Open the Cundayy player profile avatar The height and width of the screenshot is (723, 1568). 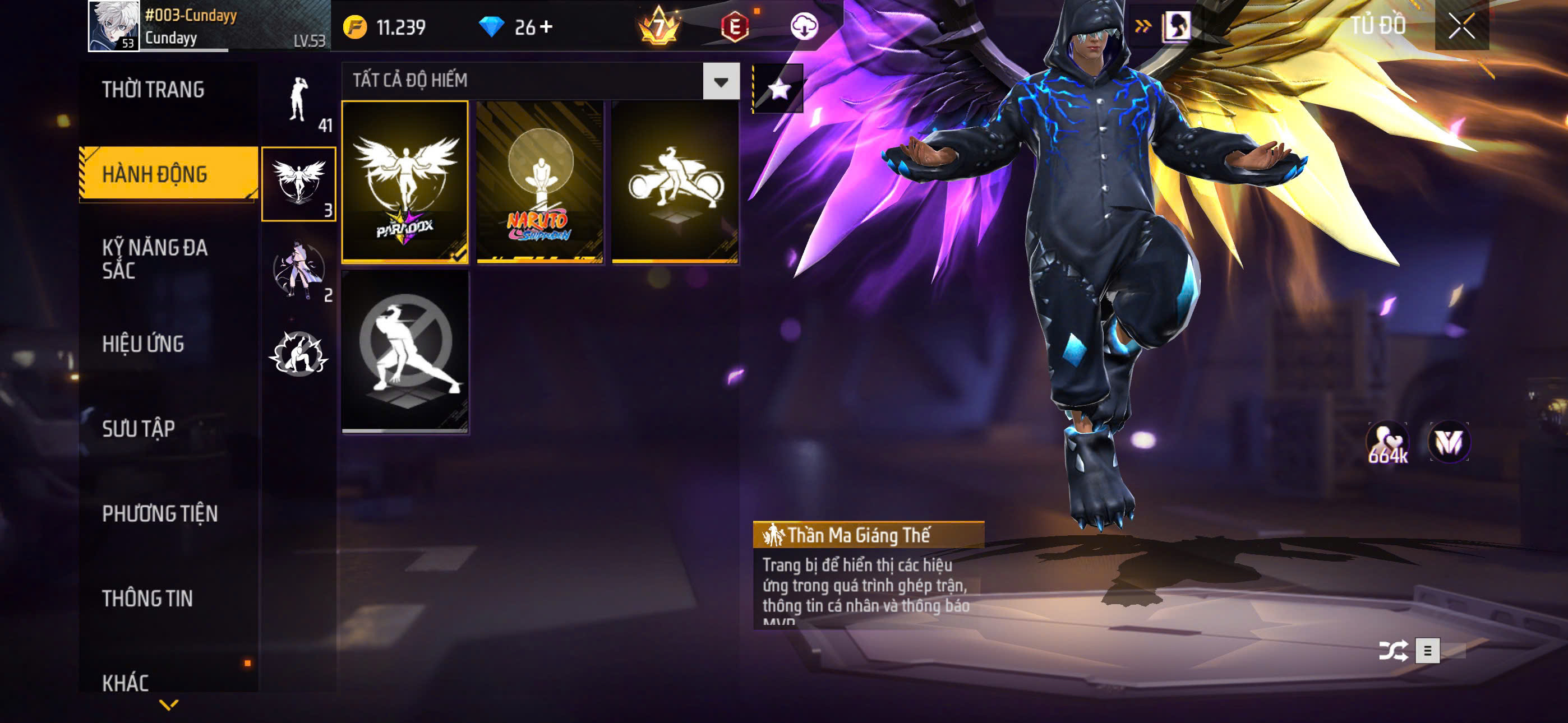[114, 26]
